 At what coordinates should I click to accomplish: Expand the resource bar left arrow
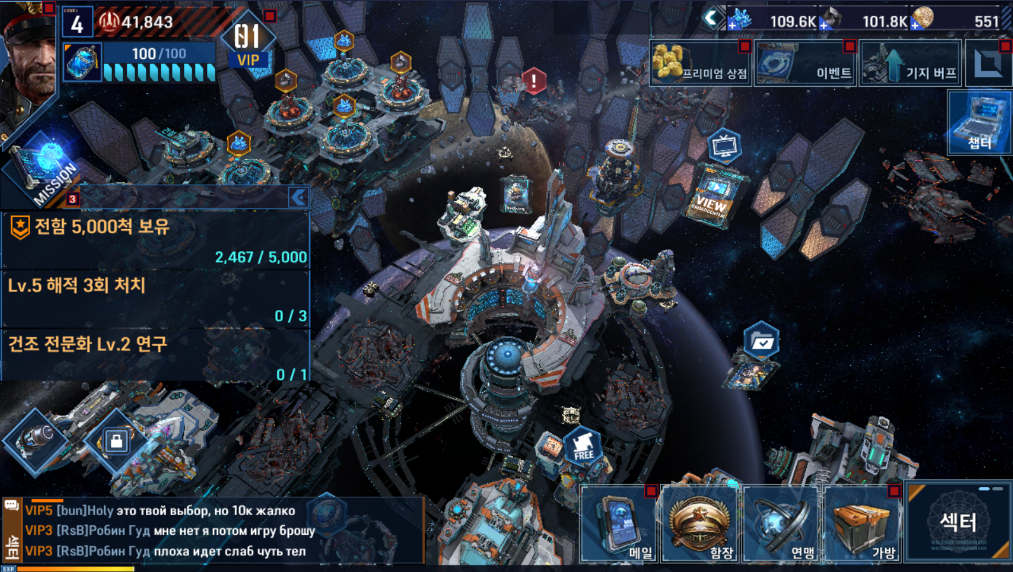(x=711, y=17)
